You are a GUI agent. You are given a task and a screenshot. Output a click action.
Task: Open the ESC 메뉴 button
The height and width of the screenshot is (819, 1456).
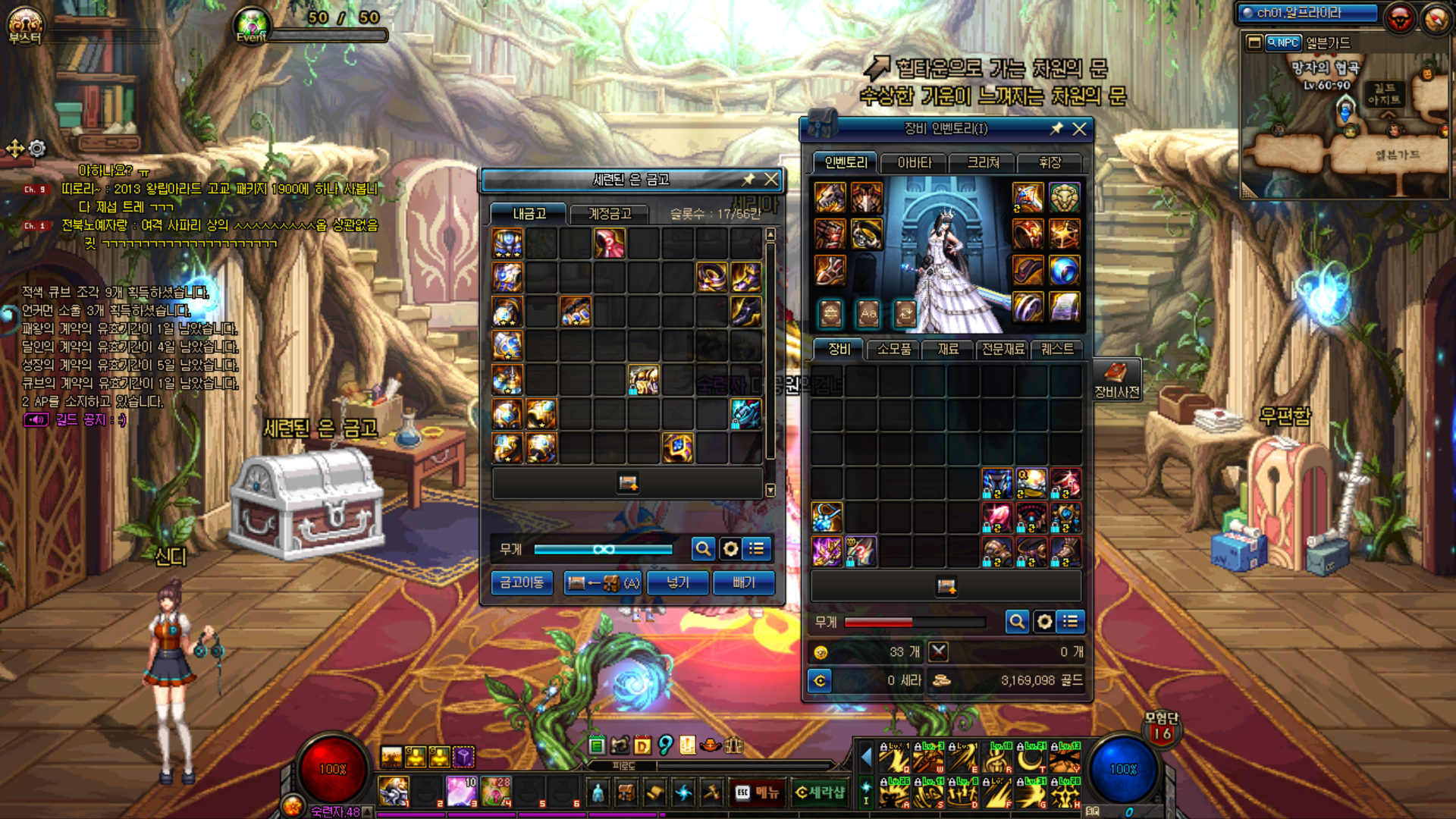coord(758,792)
